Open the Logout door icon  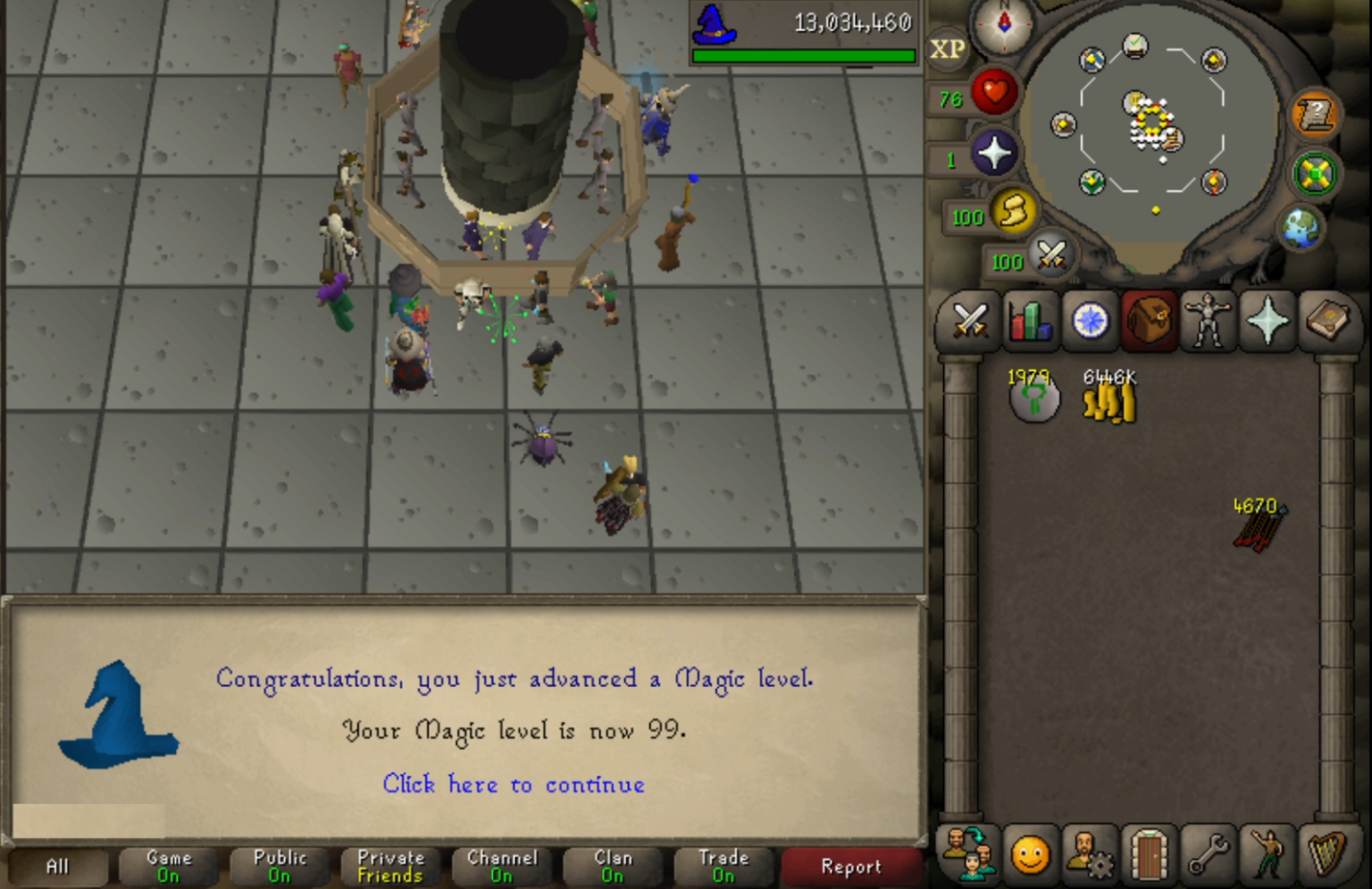[1148, 856]
